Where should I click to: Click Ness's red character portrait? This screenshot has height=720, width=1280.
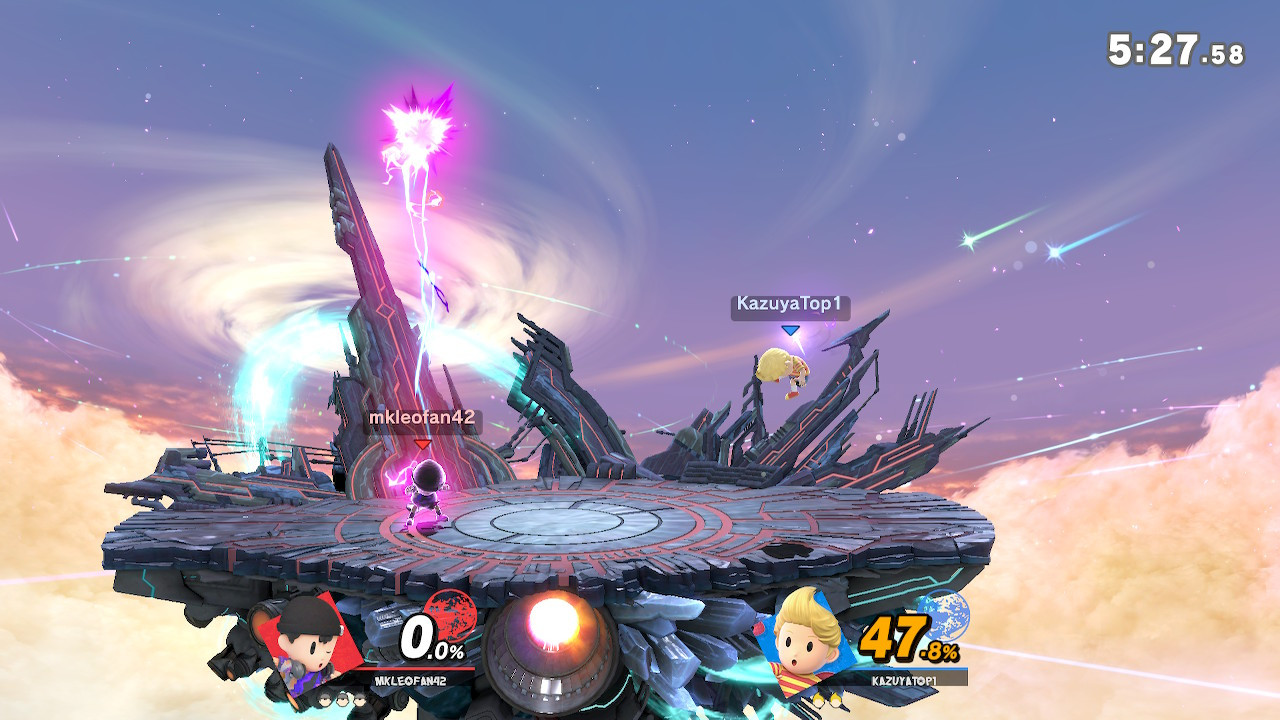pyautogui.click(x=305, y=643)
